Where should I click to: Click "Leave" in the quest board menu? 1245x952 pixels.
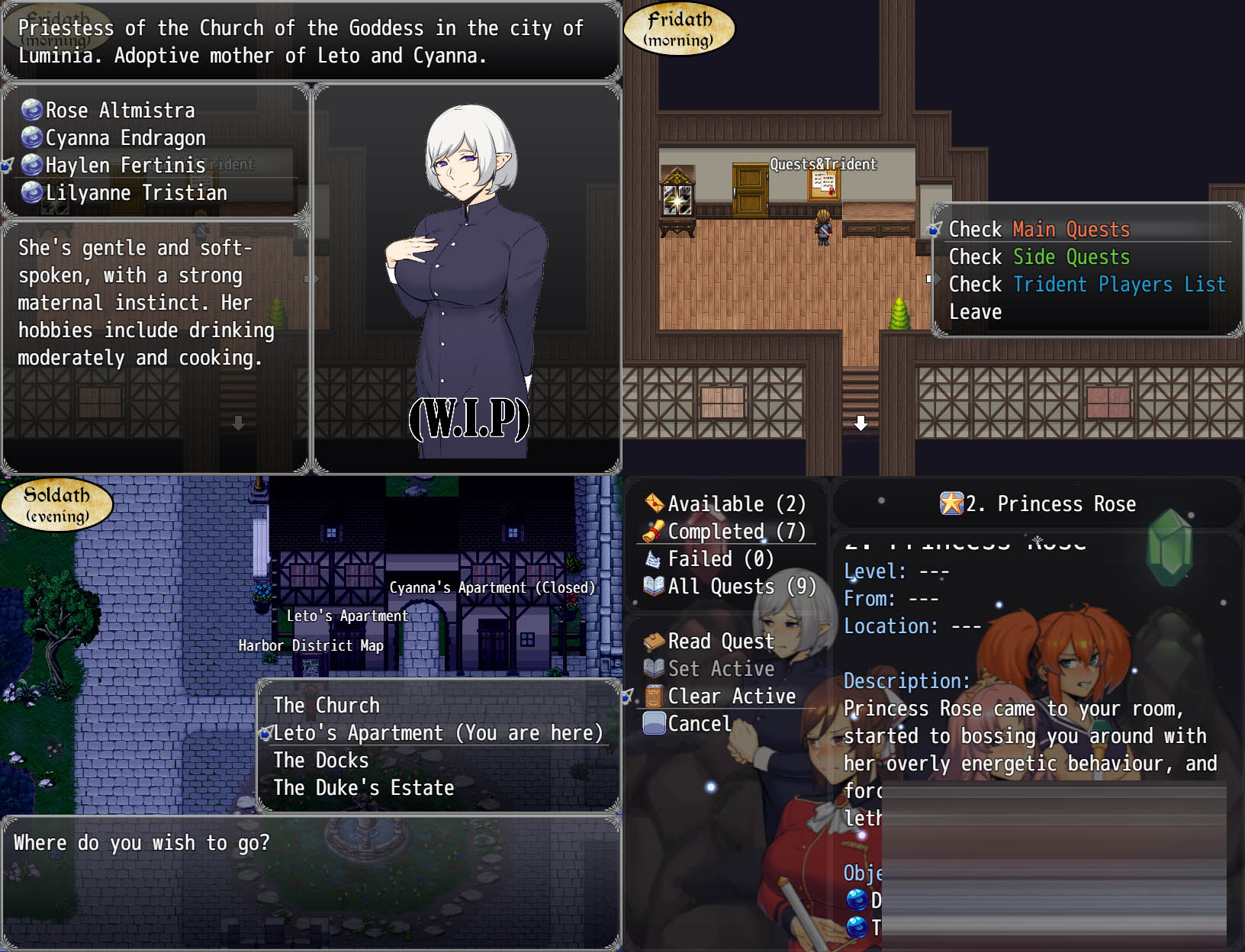[975, 311]
